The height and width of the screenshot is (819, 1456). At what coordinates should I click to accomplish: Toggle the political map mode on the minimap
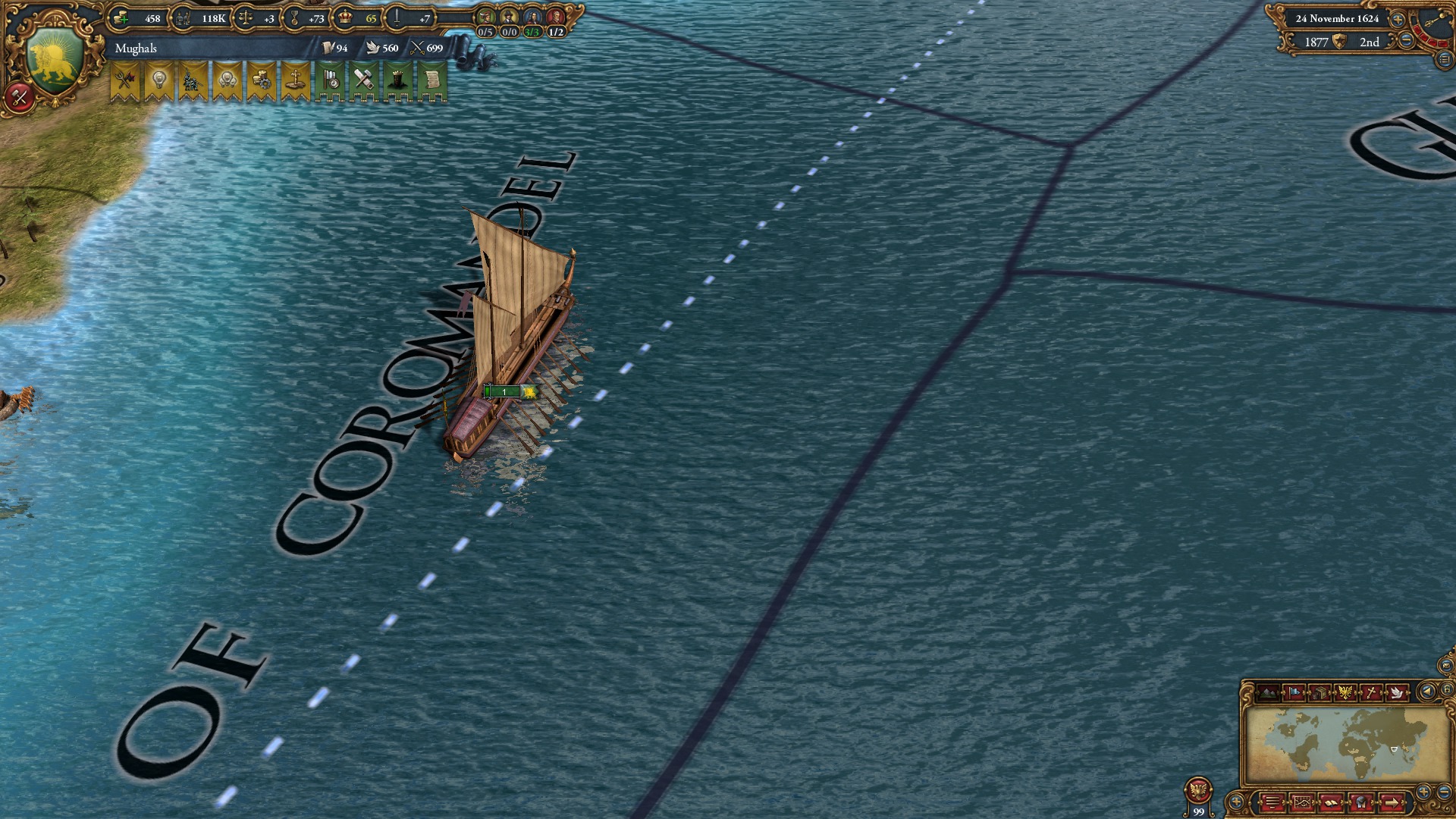(1294, 692)
